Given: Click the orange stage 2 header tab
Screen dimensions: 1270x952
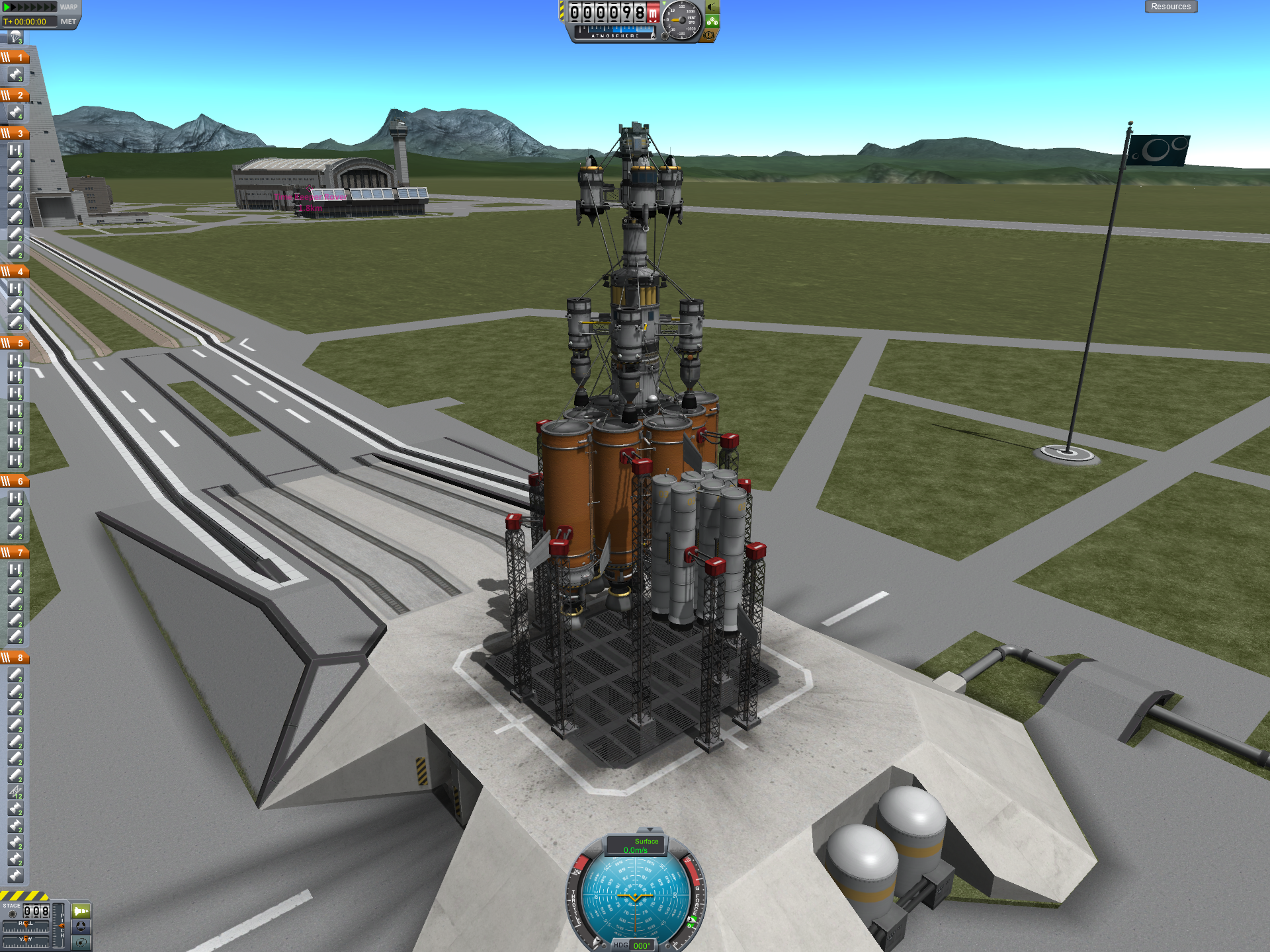Looking at the screenshot, I should coord(15,95).
